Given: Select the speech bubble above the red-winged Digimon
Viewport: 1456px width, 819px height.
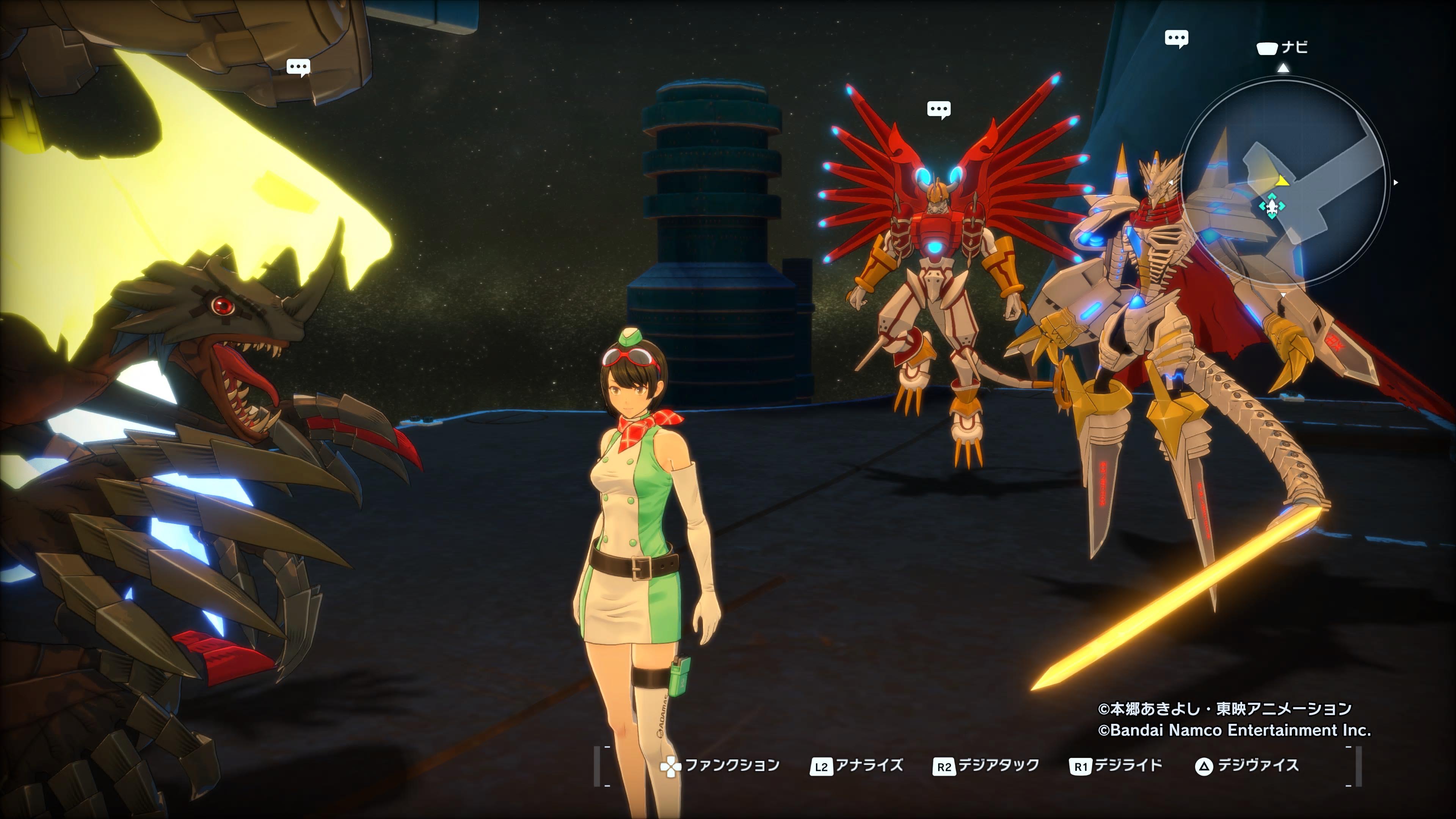Looking at the screenshot, I should click(939, 109).
